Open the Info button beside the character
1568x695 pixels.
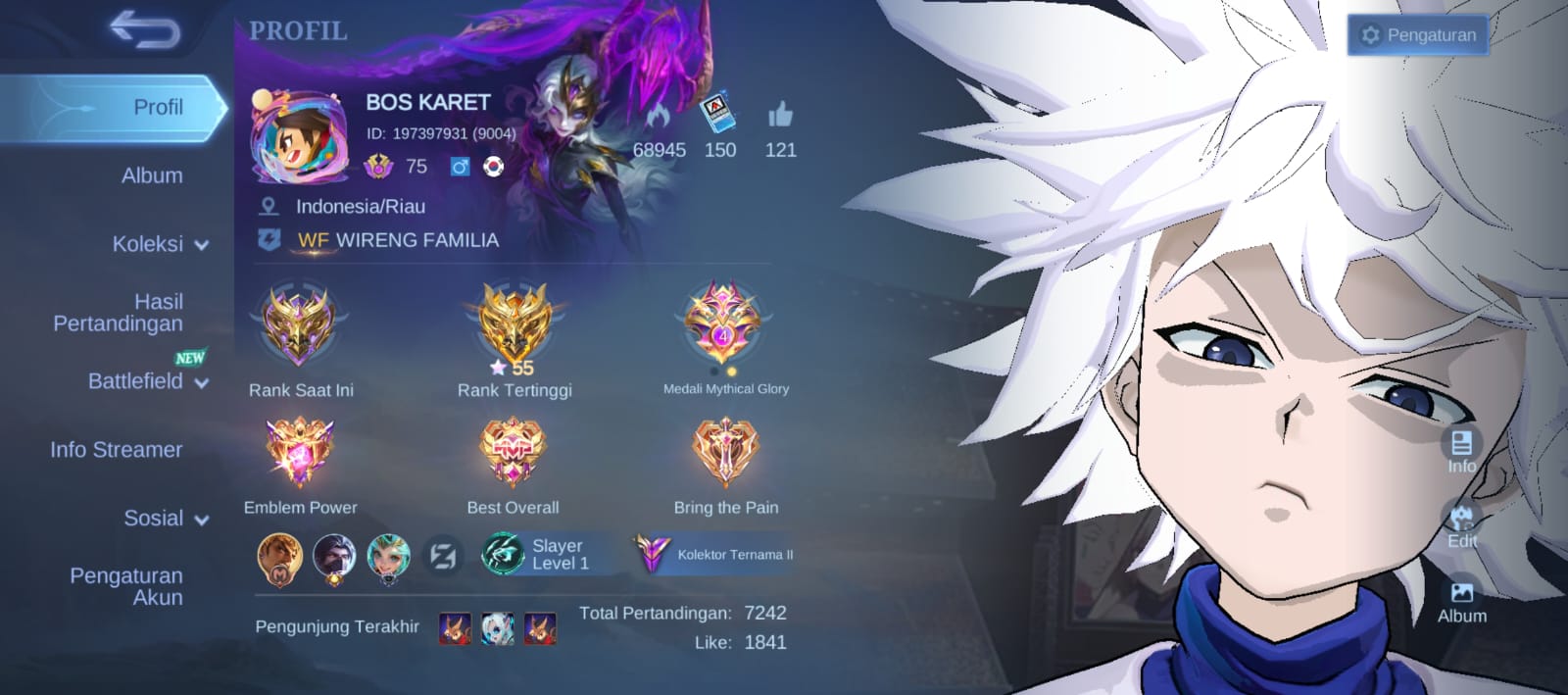pos(1461,451)
